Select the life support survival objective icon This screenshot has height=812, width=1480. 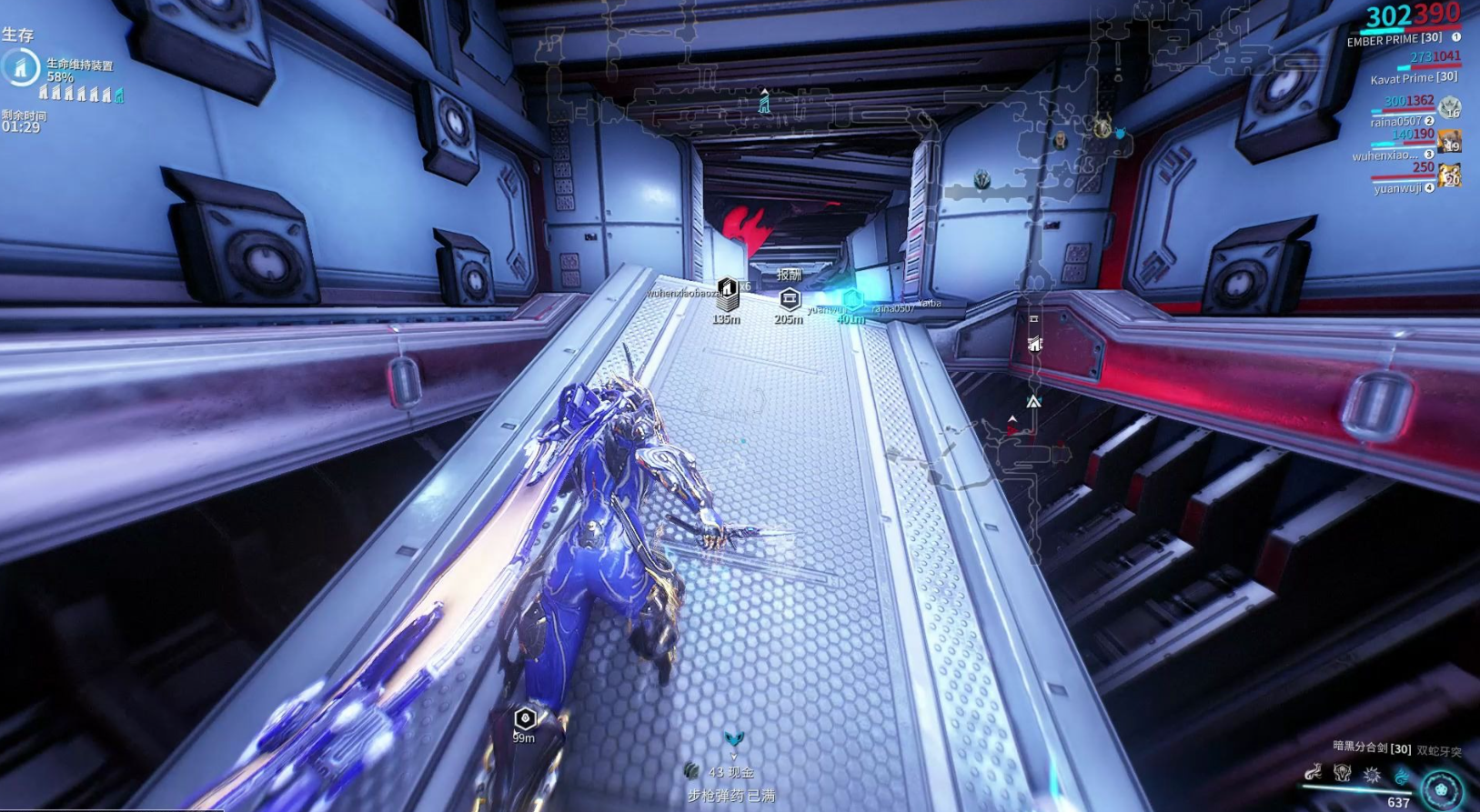pos(20,67)
